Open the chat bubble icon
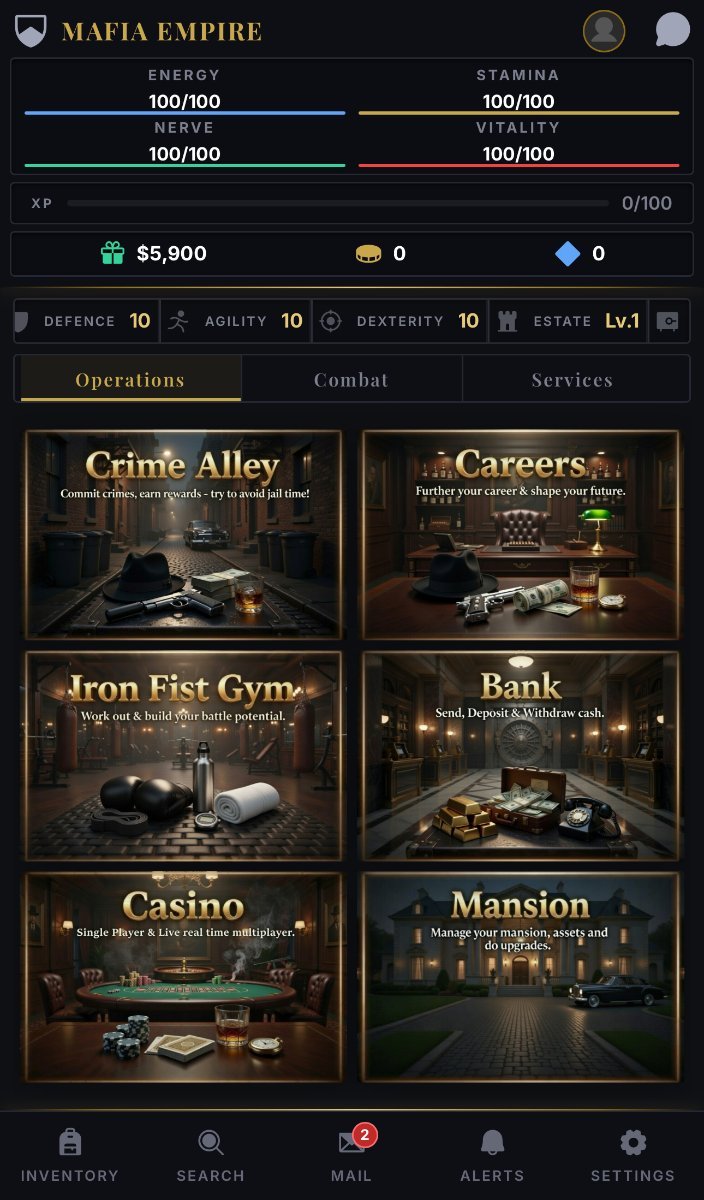 click(x=672, y=31)
